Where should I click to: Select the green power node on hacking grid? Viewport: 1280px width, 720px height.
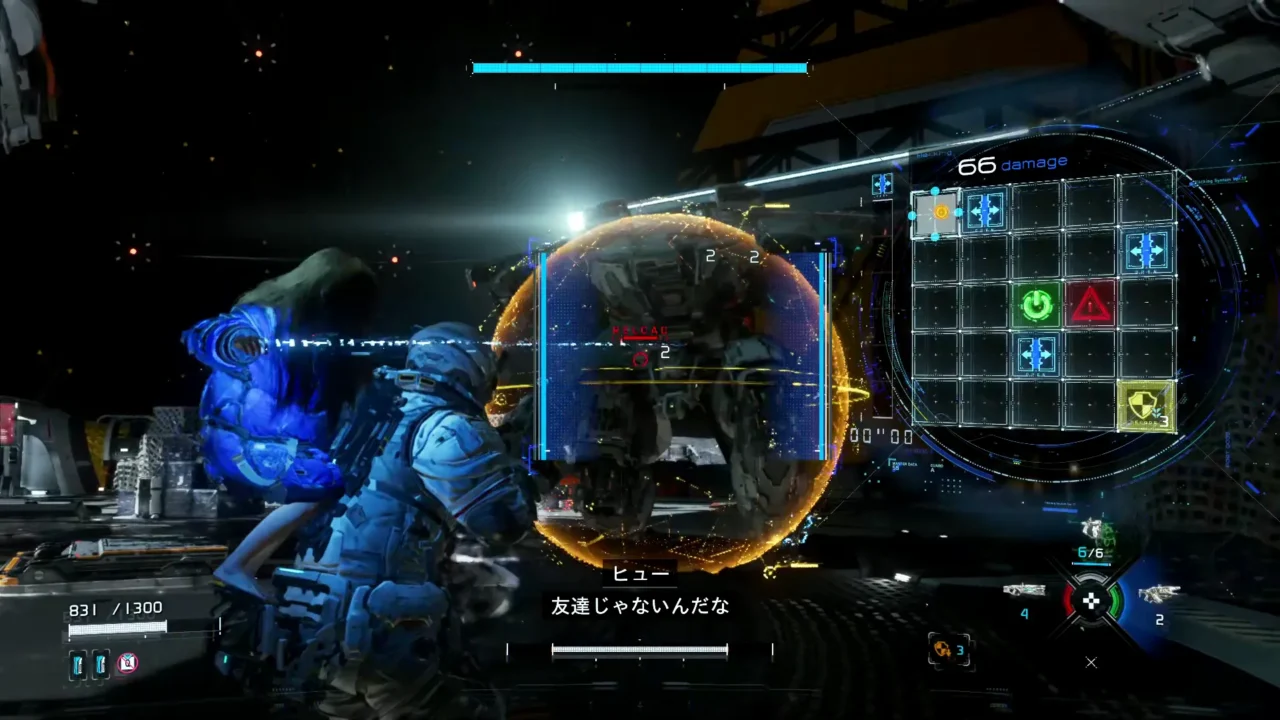click(1037, 304)
